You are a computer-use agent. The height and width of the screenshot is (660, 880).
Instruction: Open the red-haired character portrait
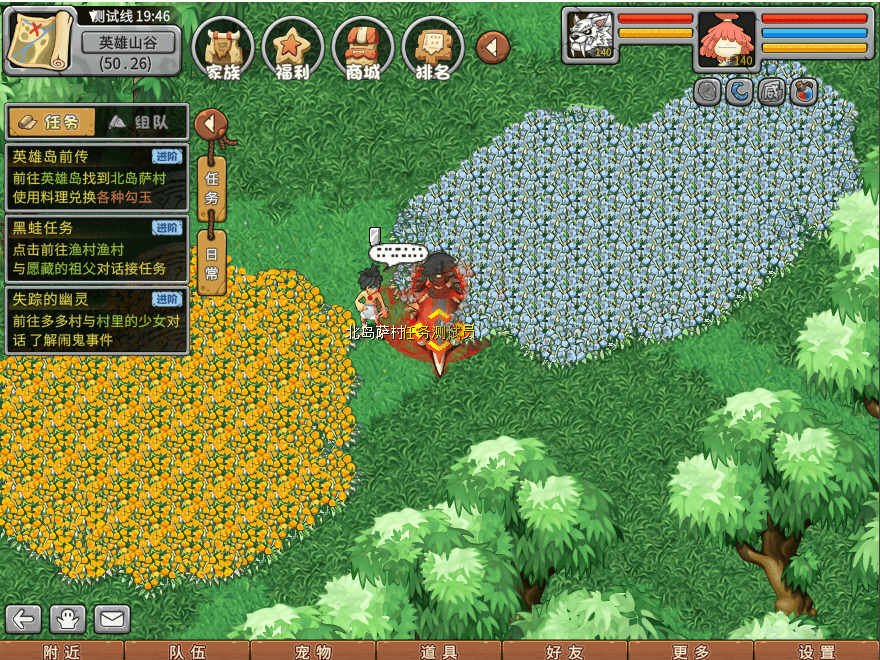pos(726,39)
